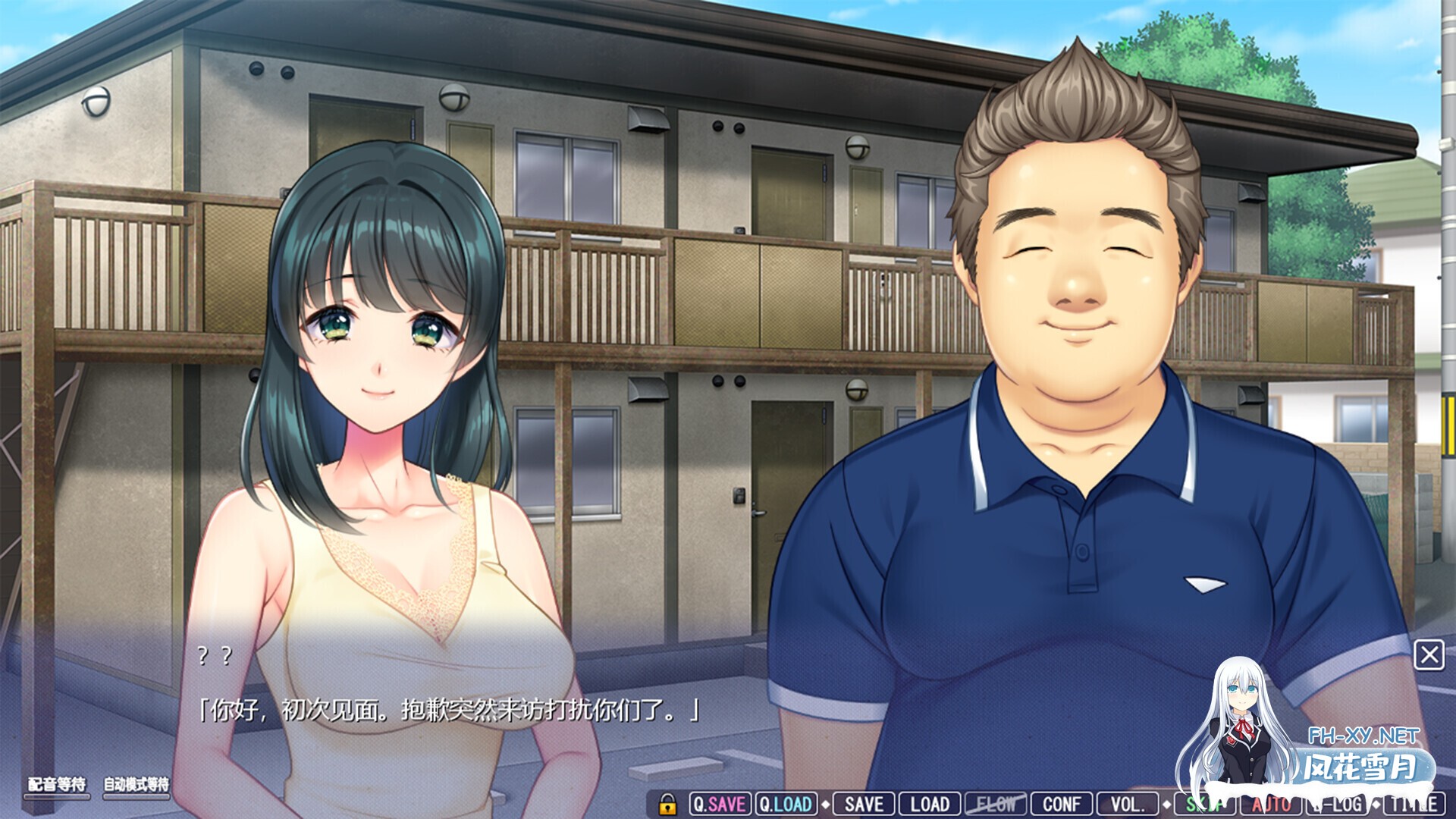Click the 自动模式等待 label
The width and height of the screenshot is (1456, 819).
[136, 784]
